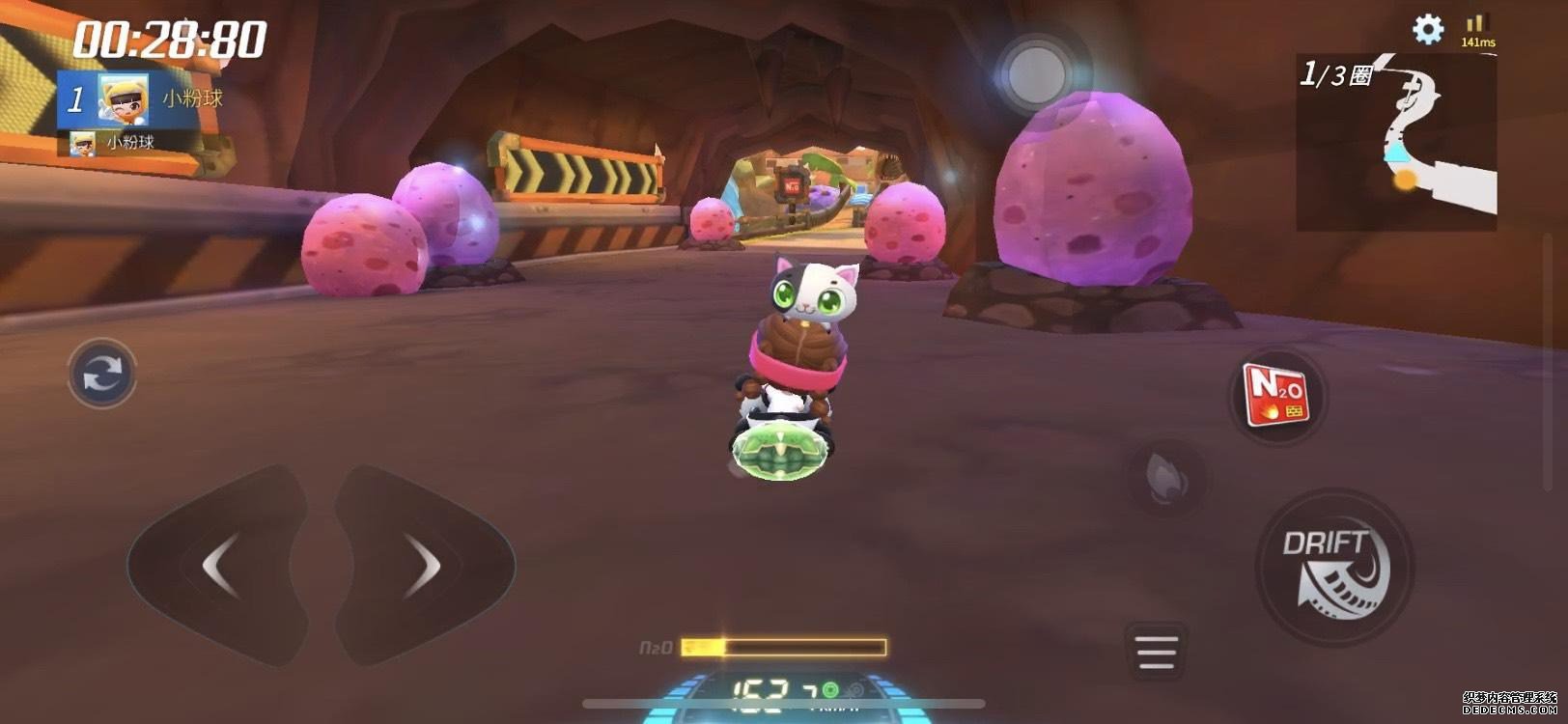Open the game settings gear
Image resolution: width=1568 pixels, height=724 pixels.
pos(1426,30)
